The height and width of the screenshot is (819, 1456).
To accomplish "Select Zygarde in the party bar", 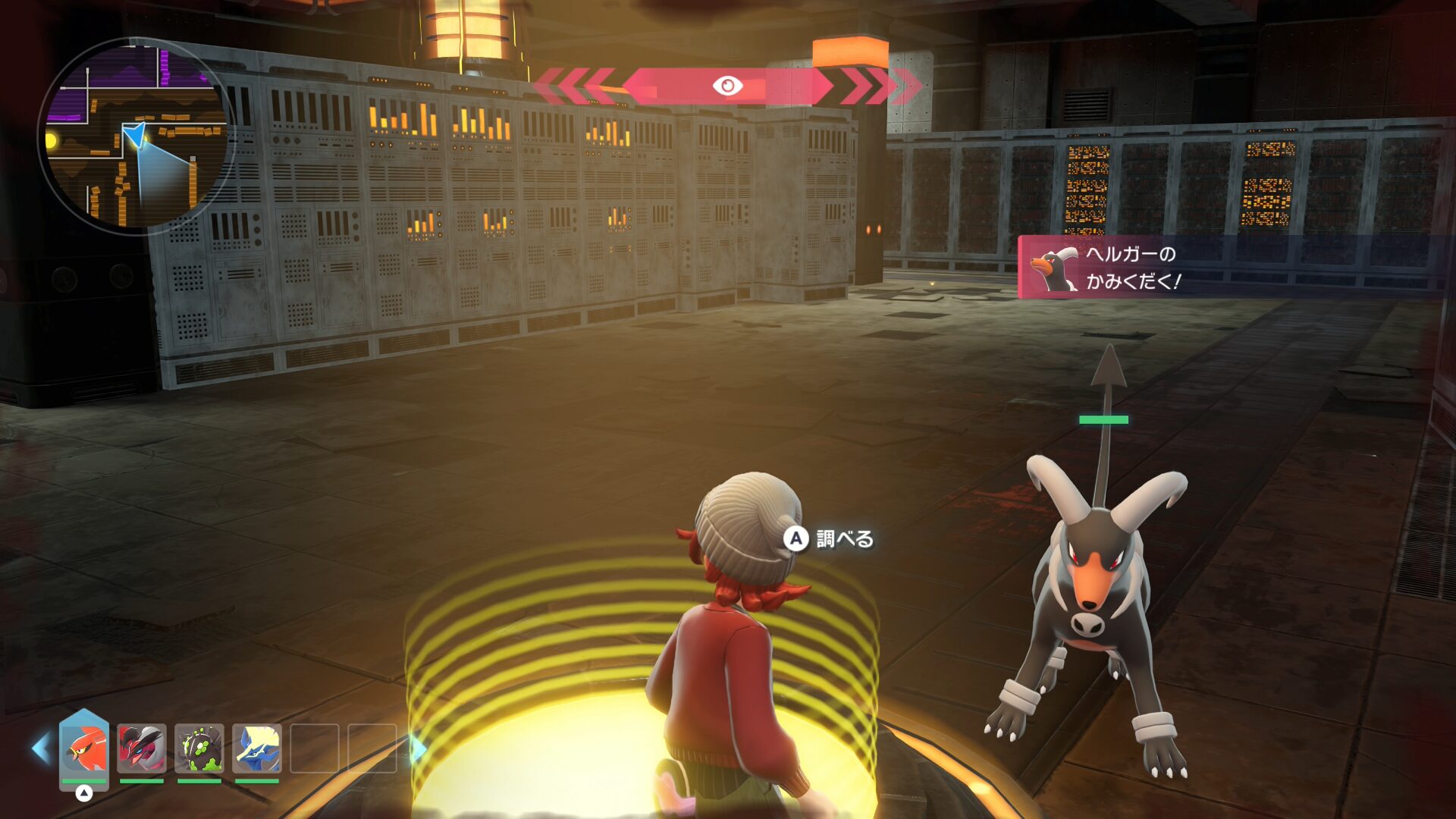I will tap(199, 748).
